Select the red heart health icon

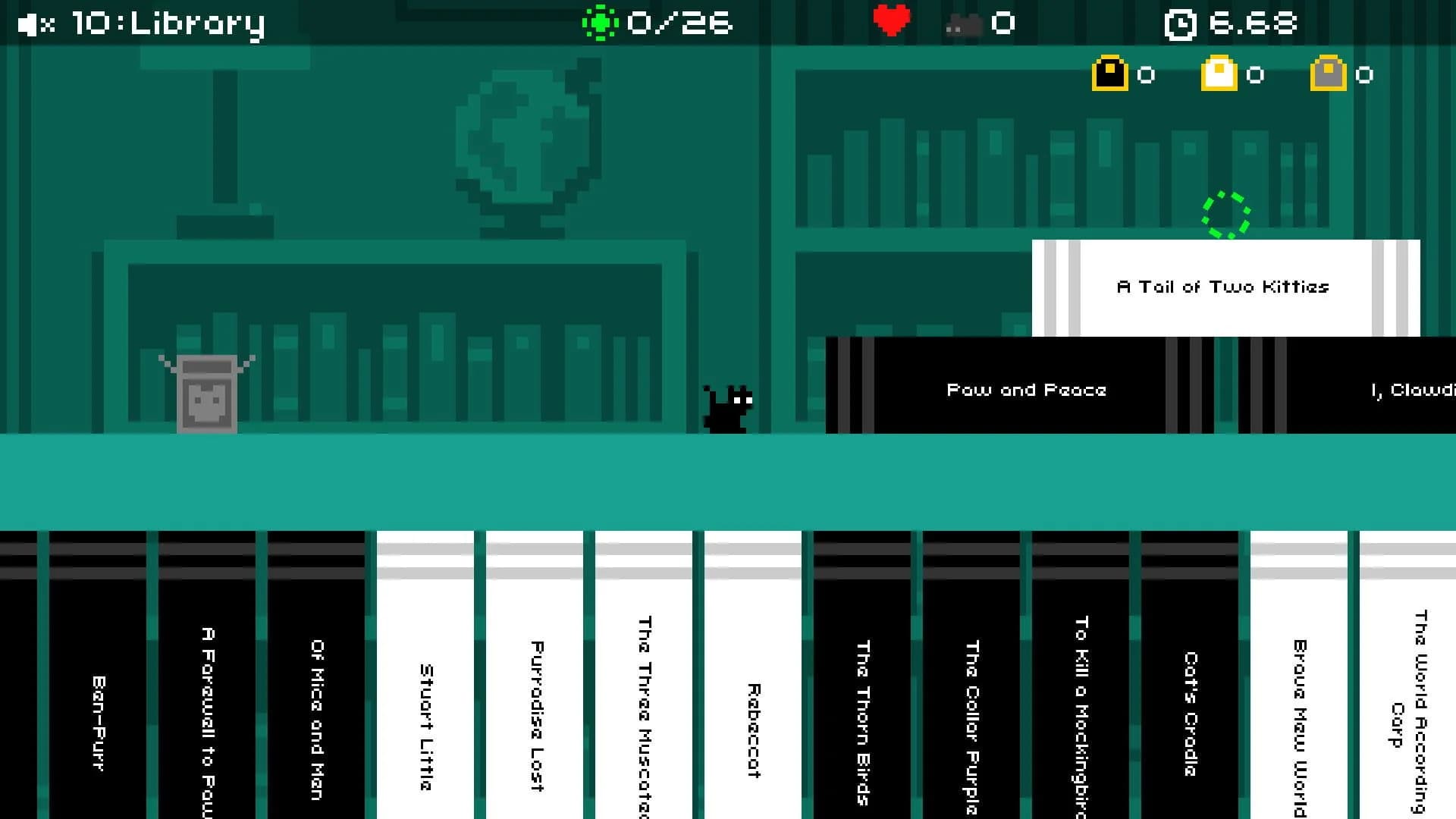(x=893, y=20)
